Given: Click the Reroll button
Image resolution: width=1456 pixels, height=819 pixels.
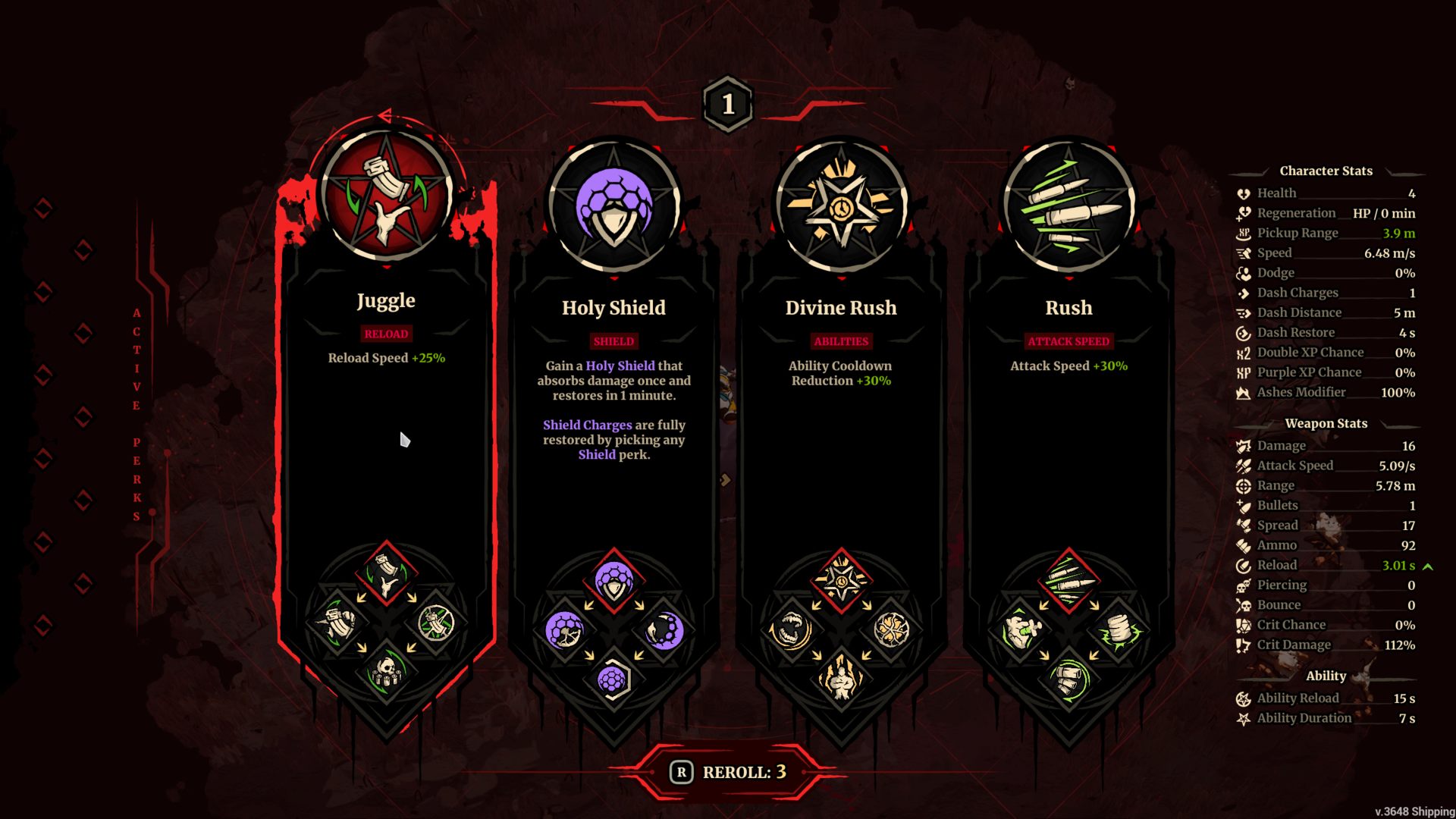Looking at the screenshot, I should 727,772.
